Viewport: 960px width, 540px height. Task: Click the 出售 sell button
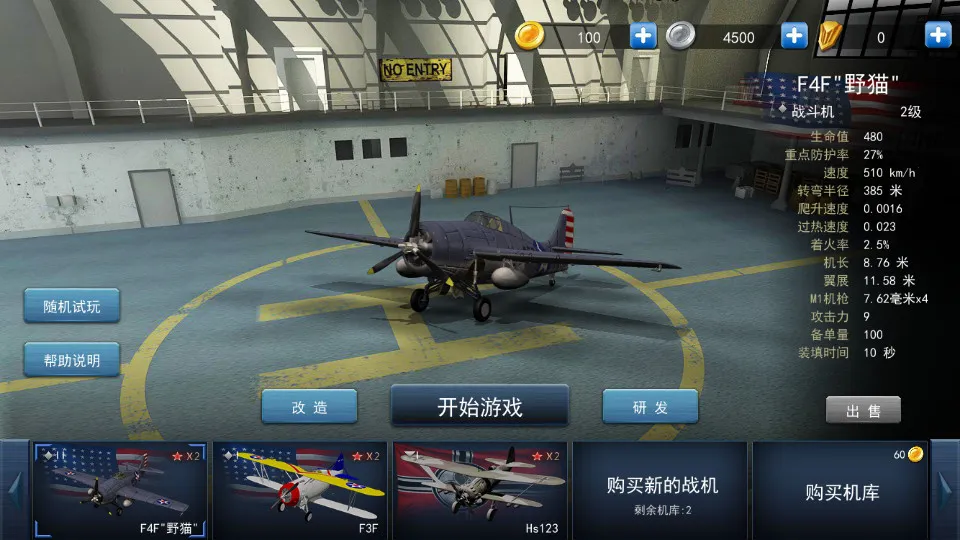[863, 410]
